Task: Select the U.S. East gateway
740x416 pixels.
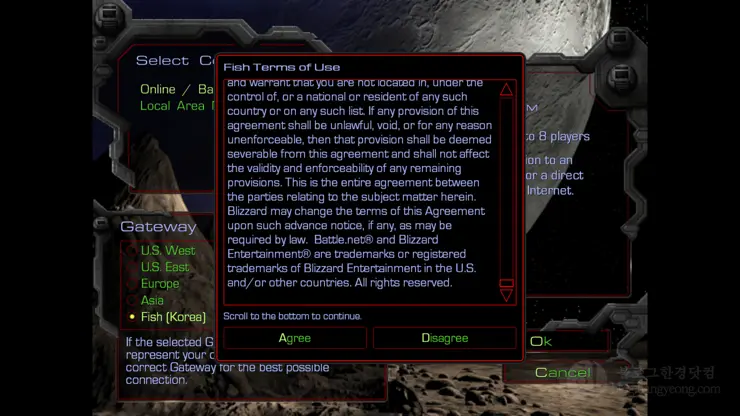Action: click(165, 267)
